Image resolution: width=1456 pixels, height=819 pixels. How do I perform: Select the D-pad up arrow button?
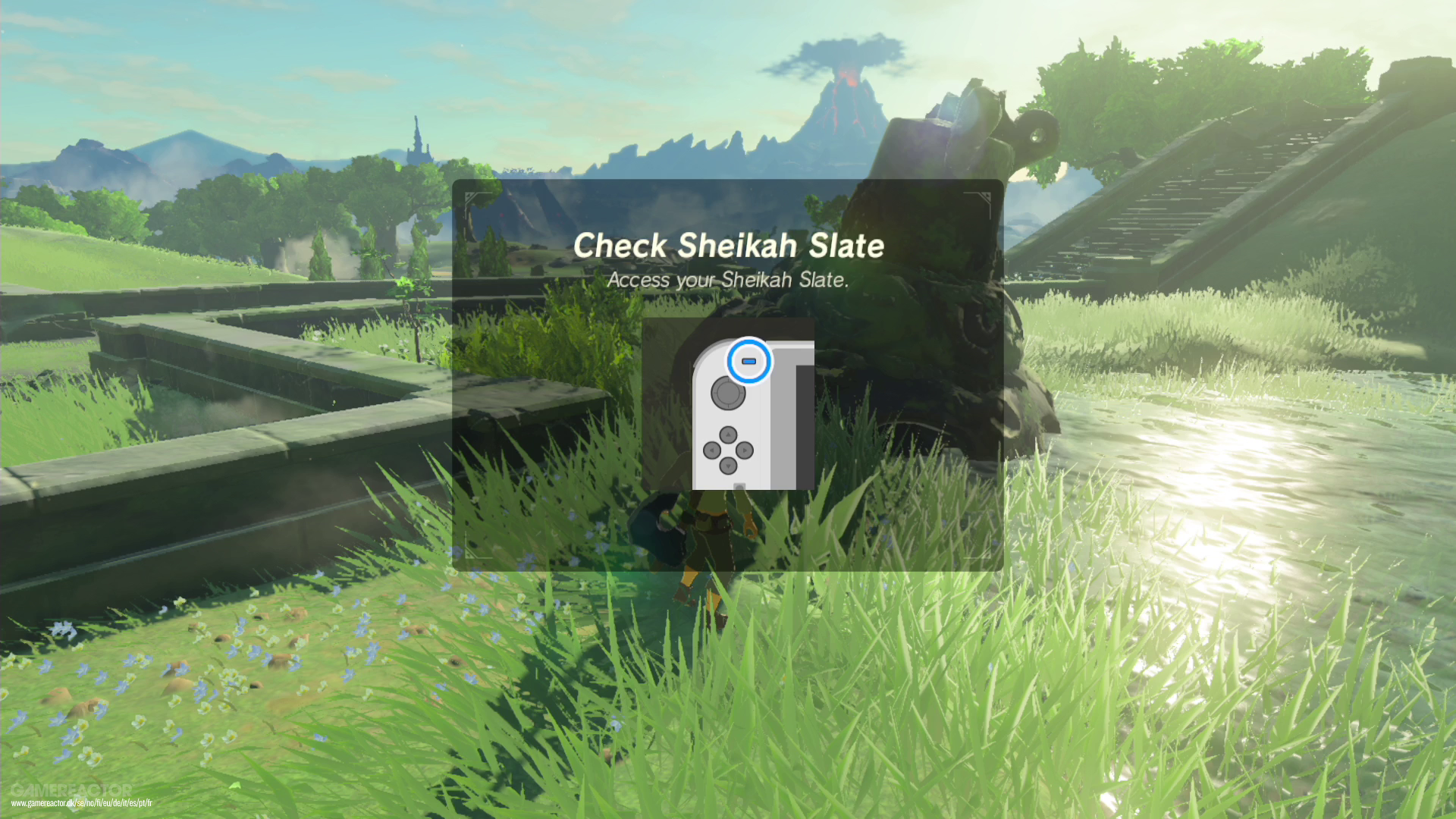728,434
